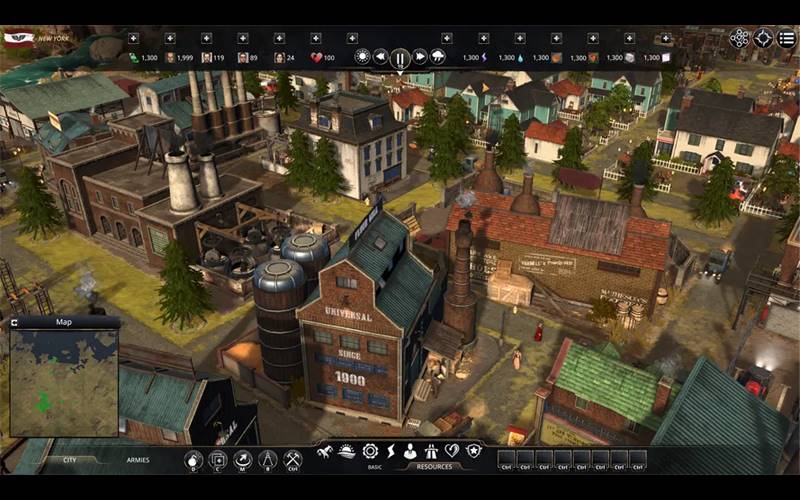
Task: Click the rain cloud weather icon
Action: [439, 57]
